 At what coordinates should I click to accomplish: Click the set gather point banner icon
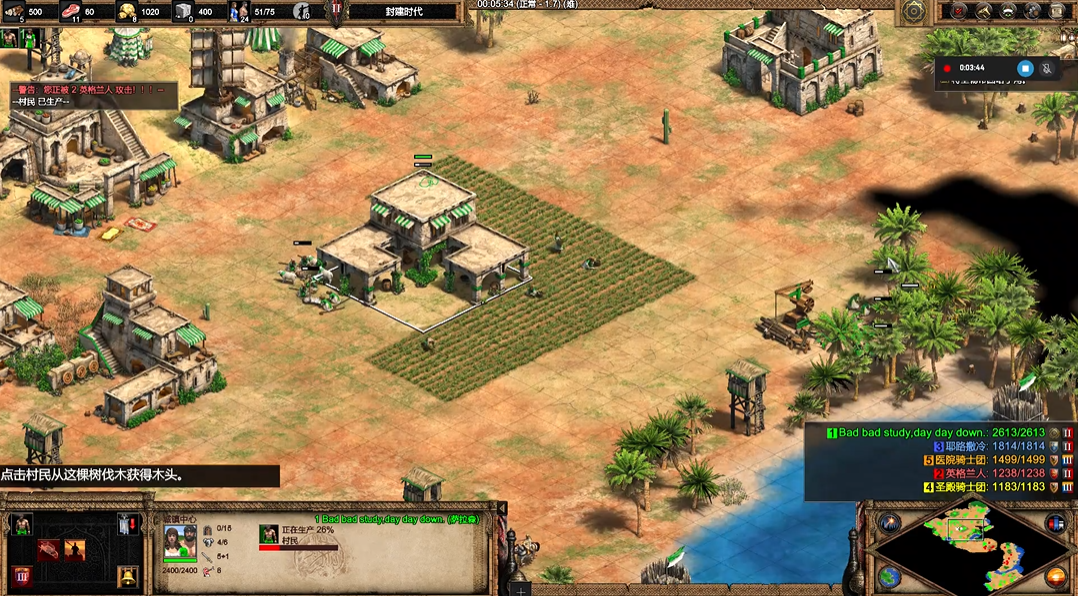click(x=127, y=524)
